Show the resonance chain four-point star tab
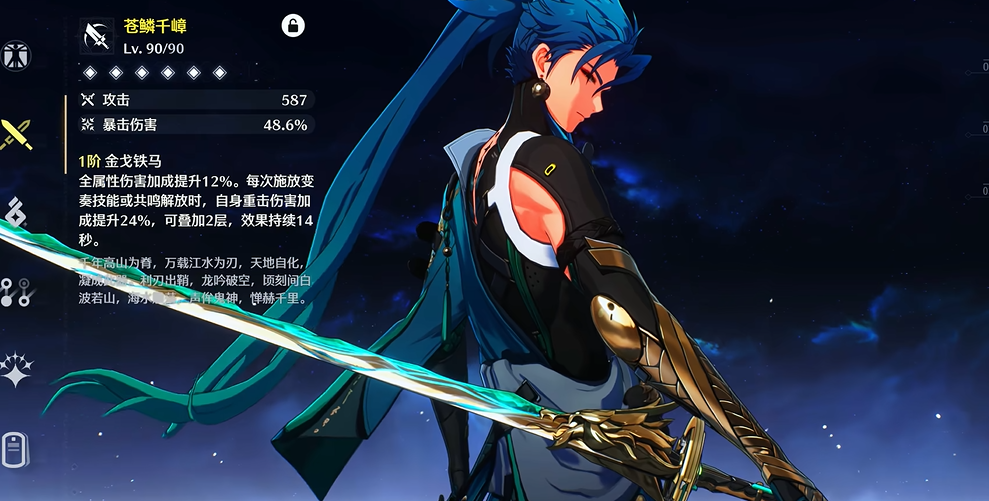 click(16, 369)
